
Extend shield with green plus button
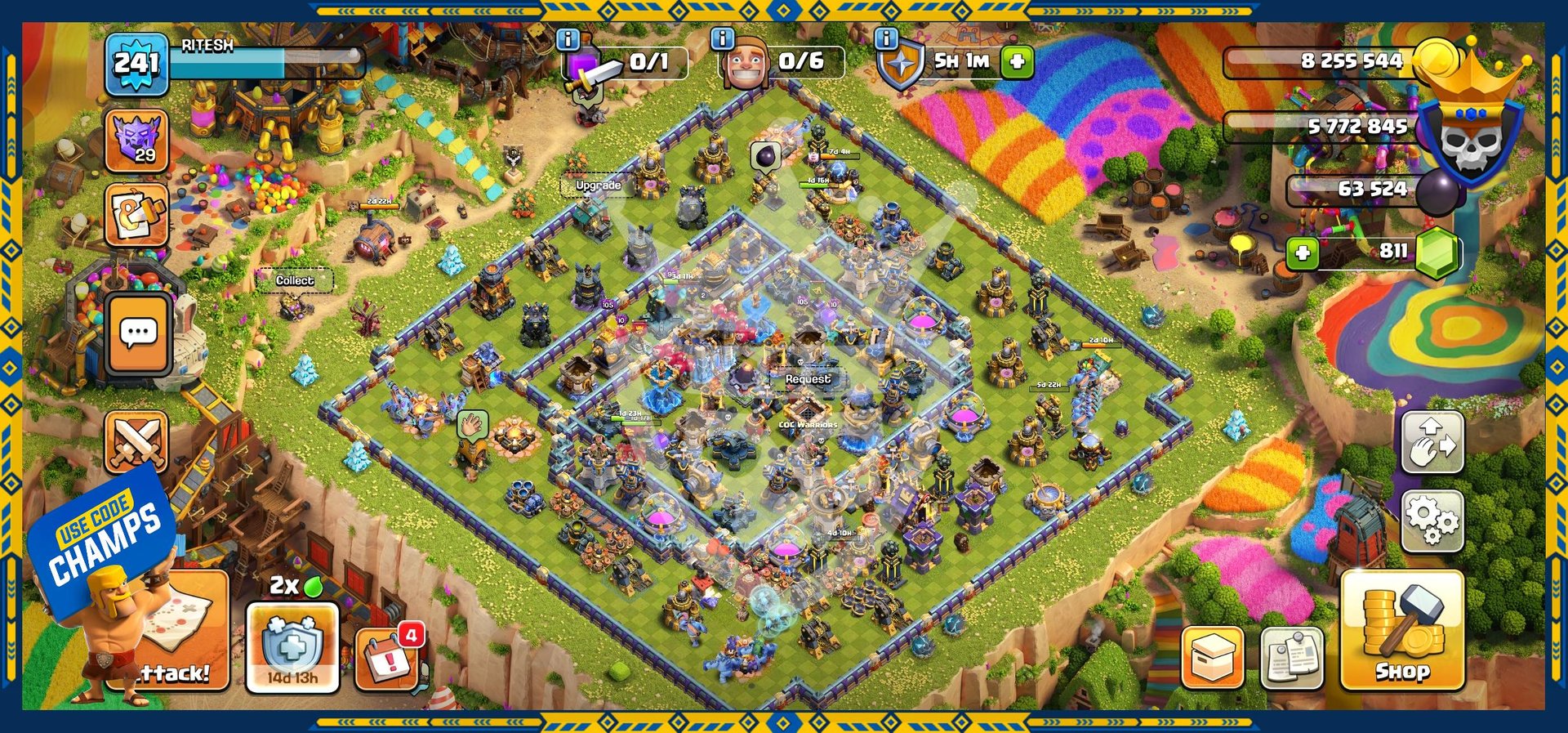coord(1017,61)
